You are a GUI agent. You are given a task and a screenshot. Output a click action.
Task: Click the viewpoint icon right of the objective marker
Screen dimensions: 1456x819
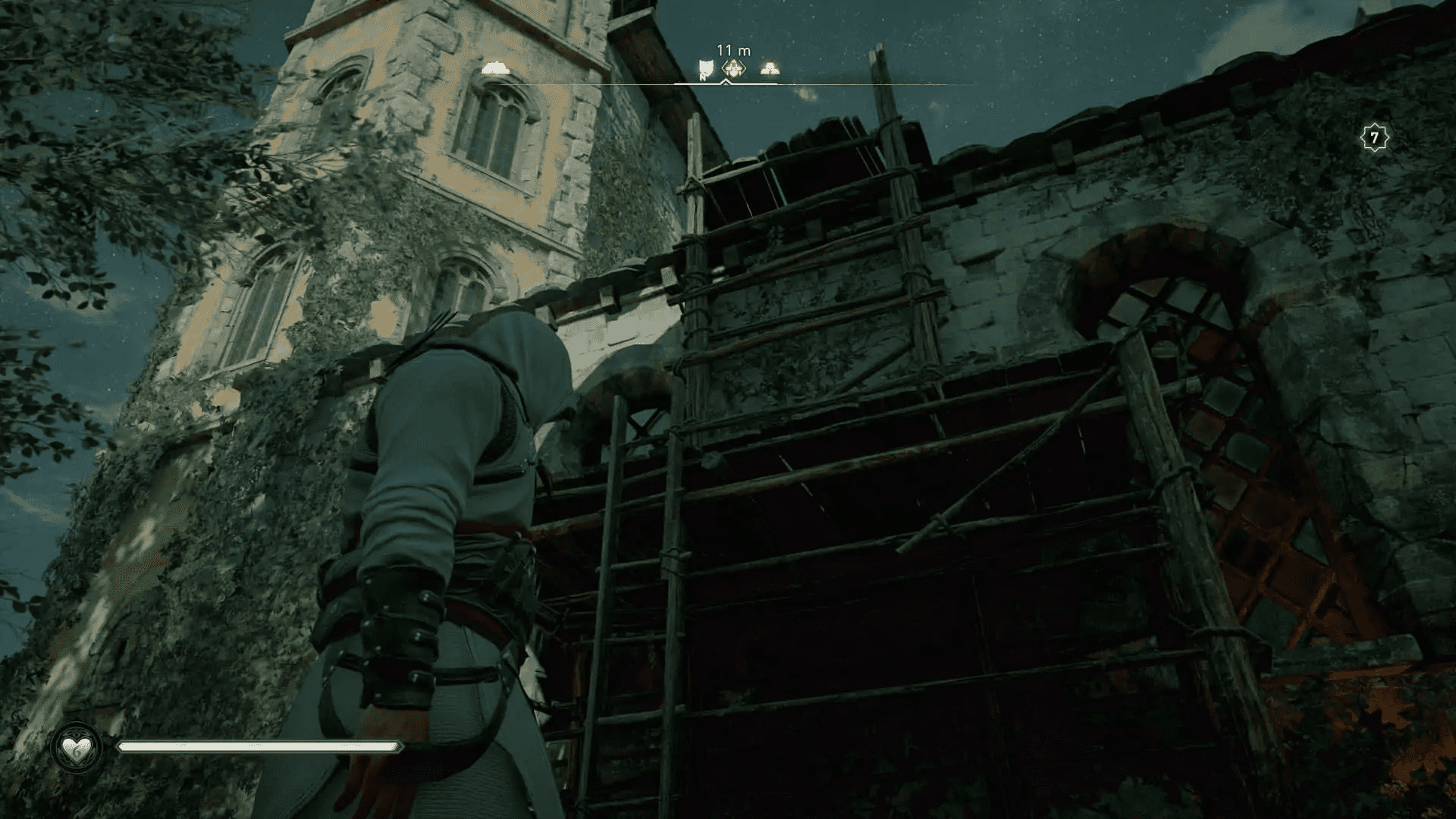click(x=770, y=67)
